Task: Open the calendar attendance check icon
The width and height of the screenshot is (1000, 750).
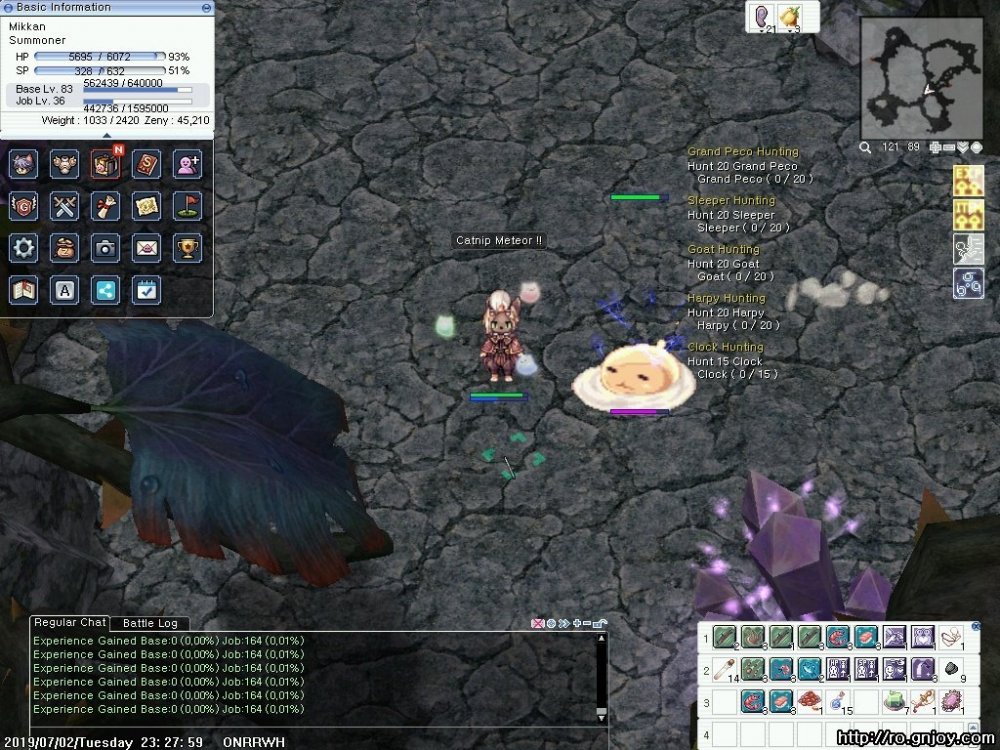Action: [x=147, y=290]
